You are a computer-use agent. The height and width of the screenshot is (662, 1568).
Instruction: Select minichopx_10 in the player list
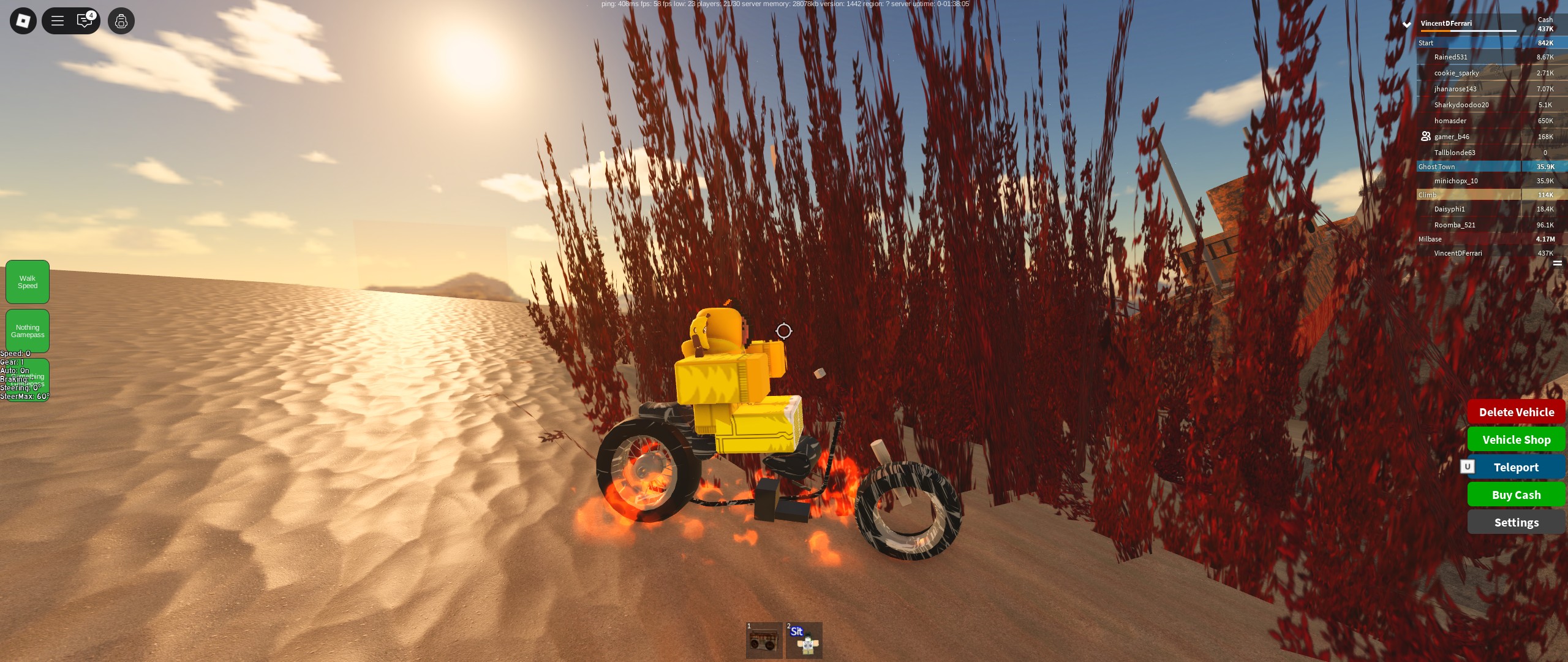[1455, 181]
